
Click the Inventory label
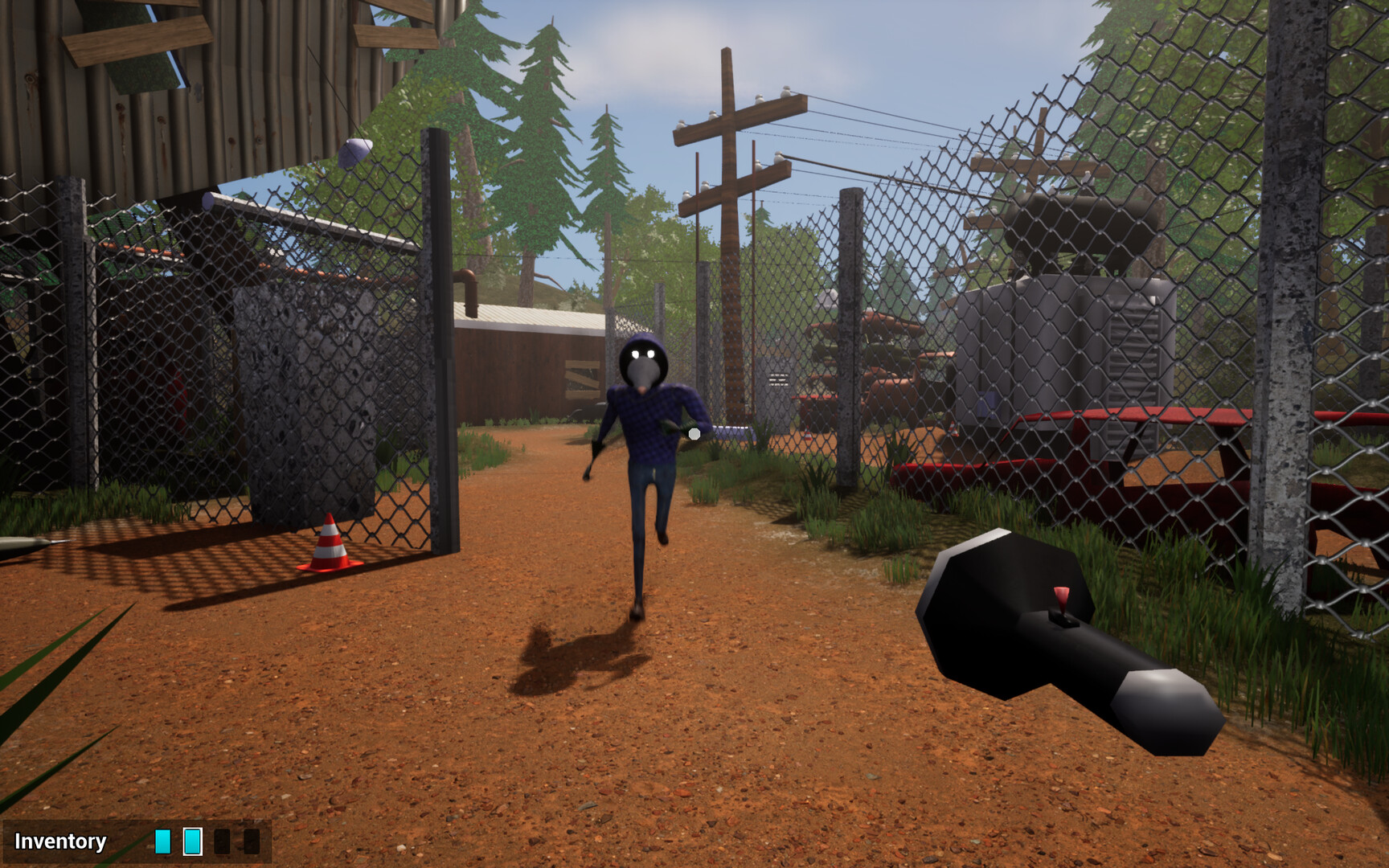[x=60, y=842]
